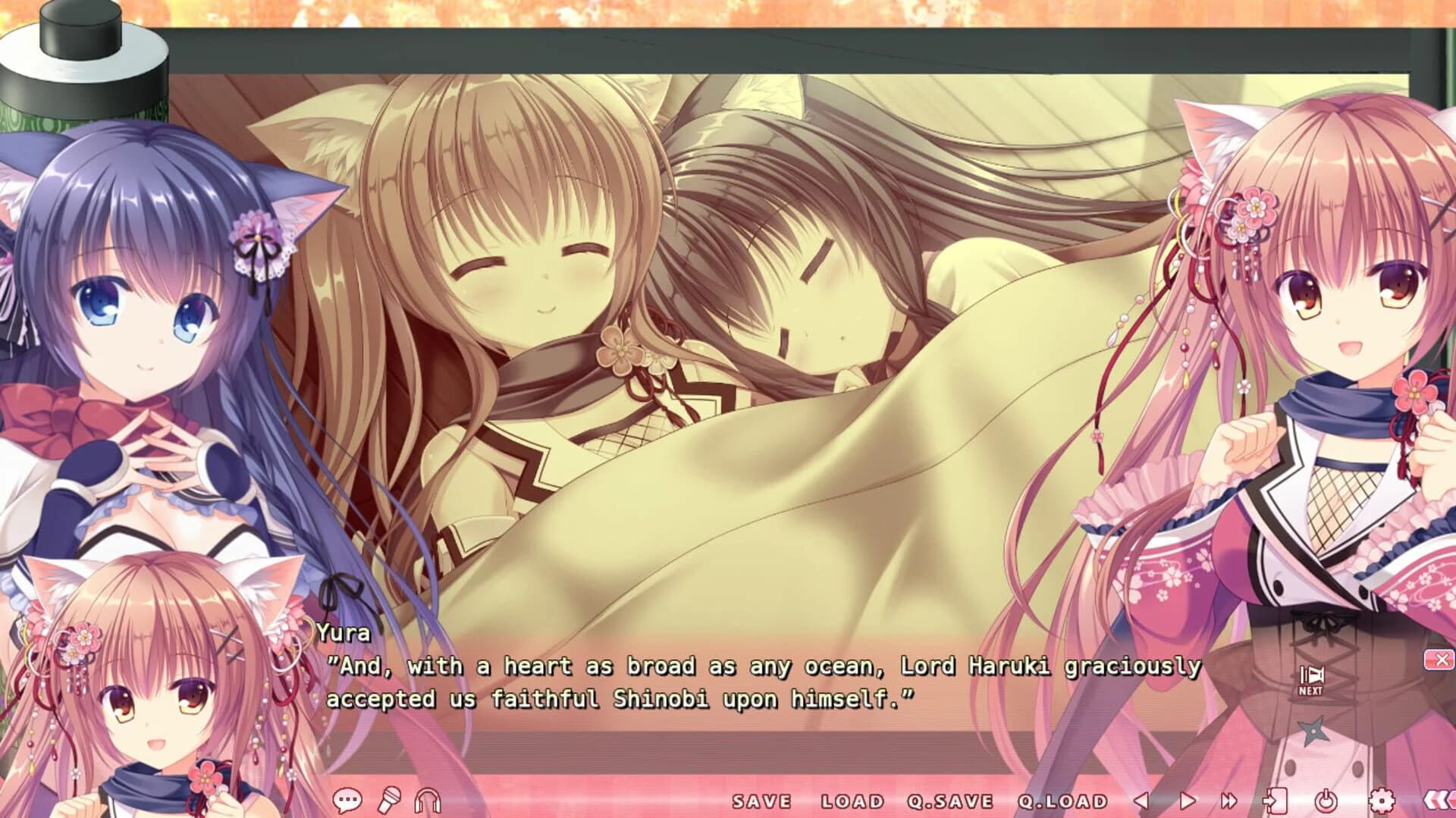This screenshot has height=818, width=1456.
Task: Perform a quick save with Q.SAVE
Action: point(950,800)
